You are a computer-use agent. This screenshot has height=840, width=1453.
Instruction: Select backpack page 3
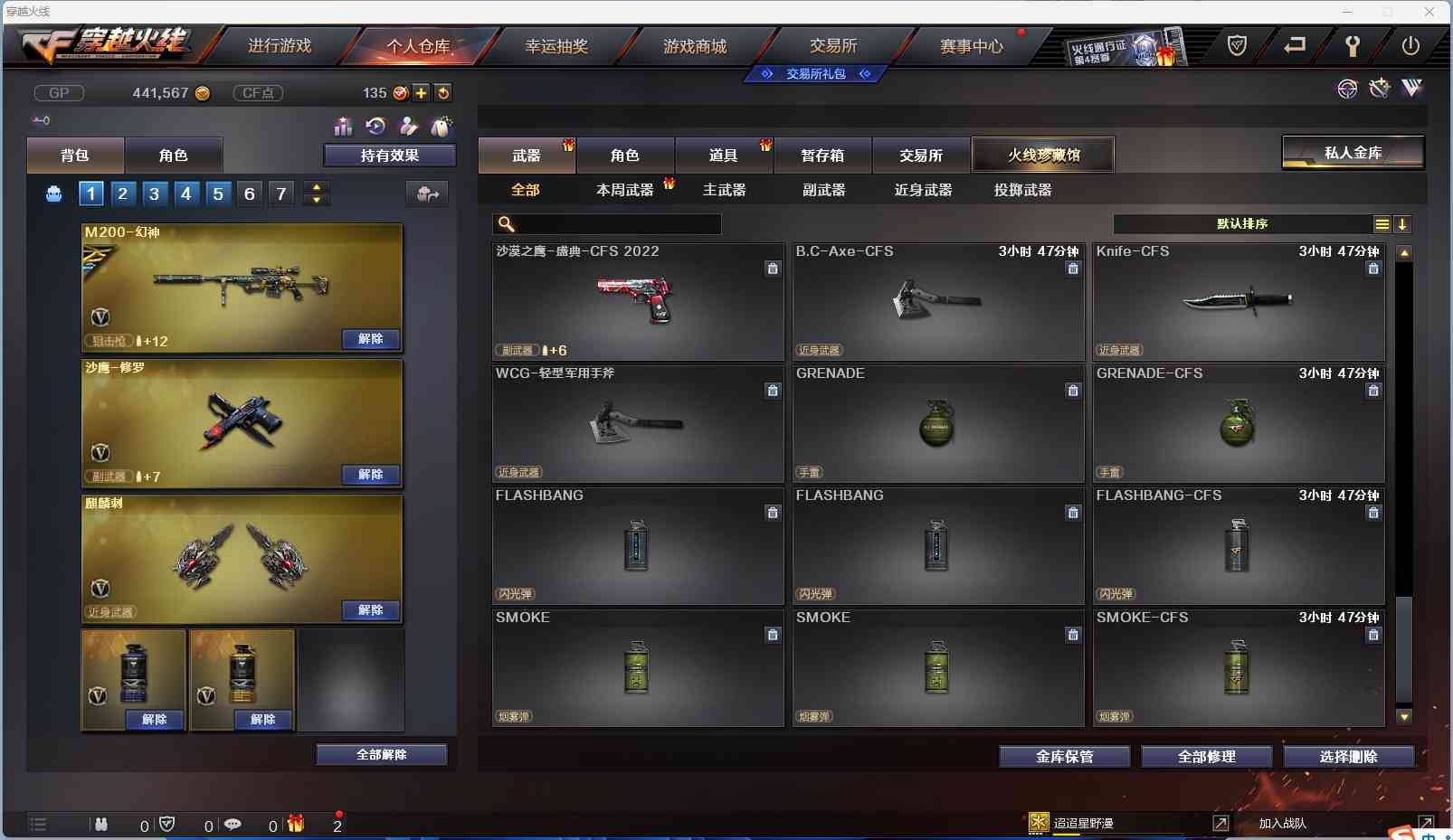pos(155,193)
